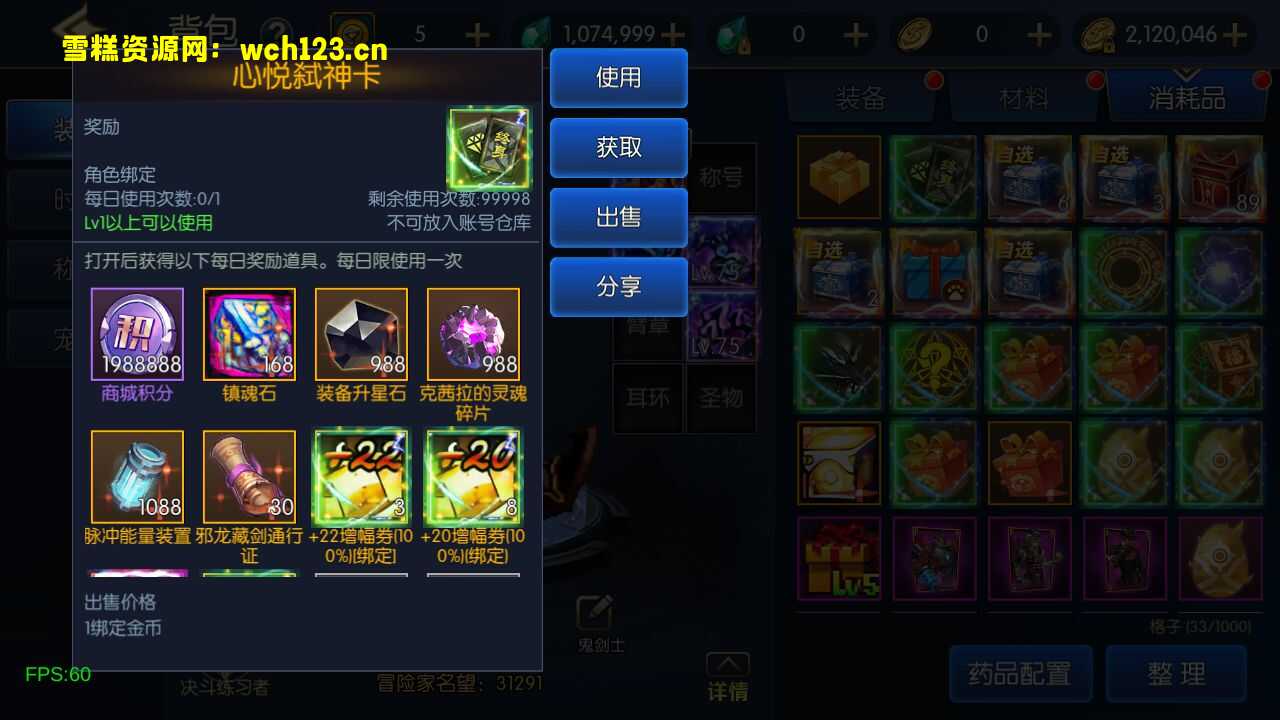
Task: Click the +22增幅券 coupon icon
Action: (361, 474)
